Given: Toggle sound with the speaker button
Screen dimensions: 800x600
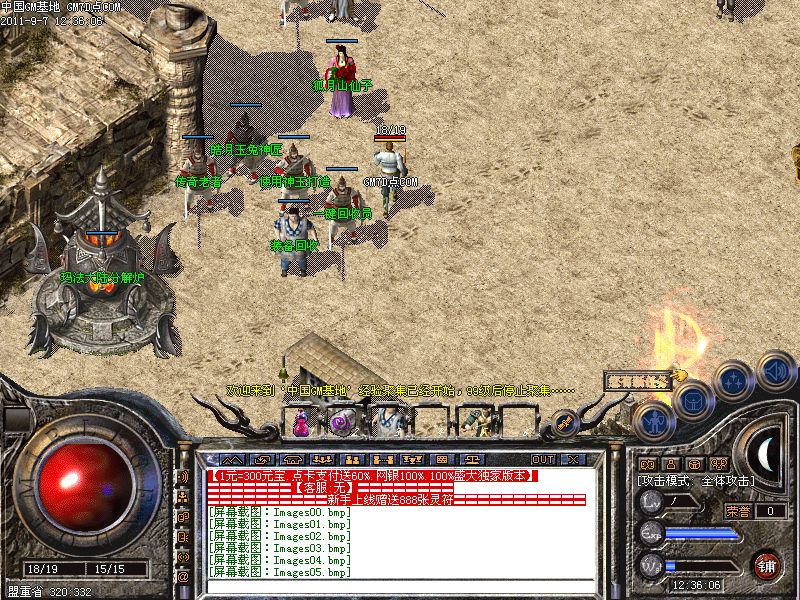Looking at the screenshot, I should 776,370.
